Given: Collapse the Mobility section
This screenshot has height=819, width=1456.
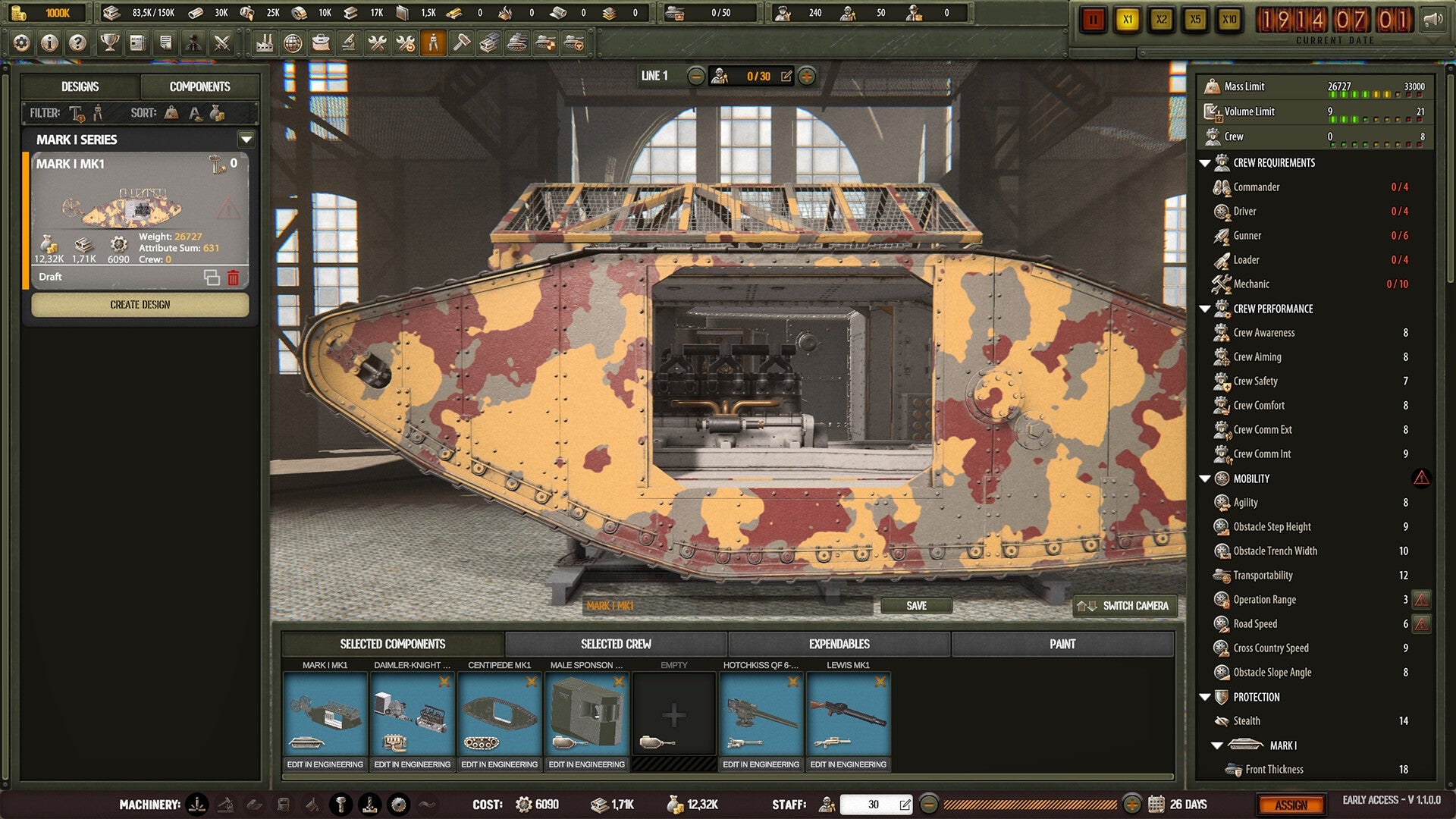Looking at the screenshot, I should click(x=1205, y=479).
